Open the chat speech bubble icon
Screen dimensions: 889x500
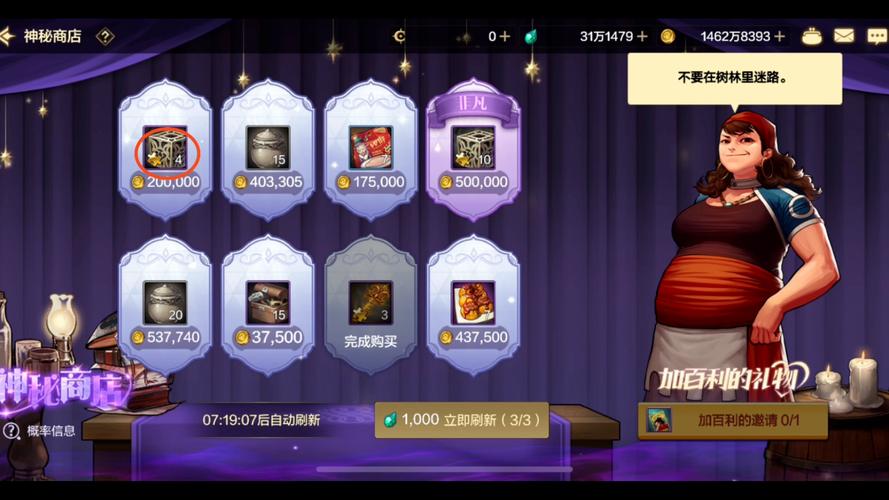pyautogui.click(x=877, y=36)
